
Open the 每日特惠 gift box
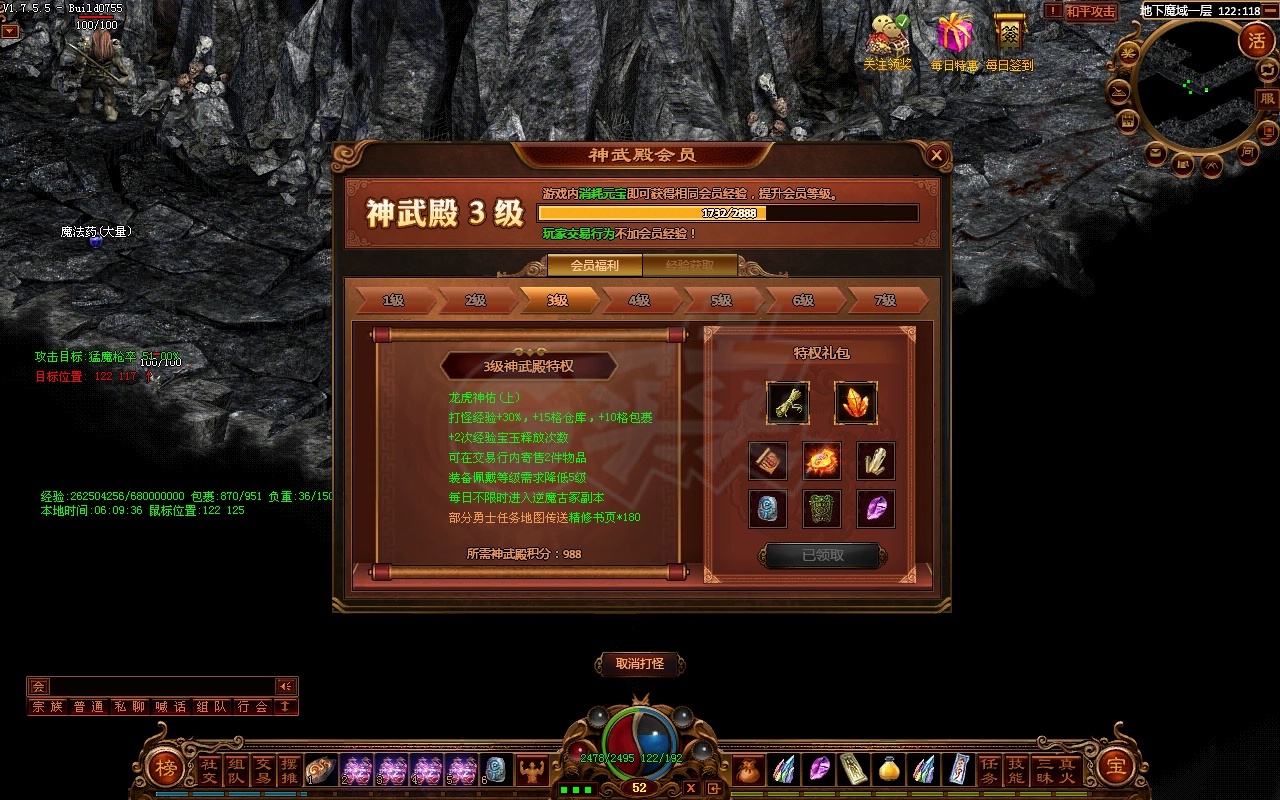[954, 42]
